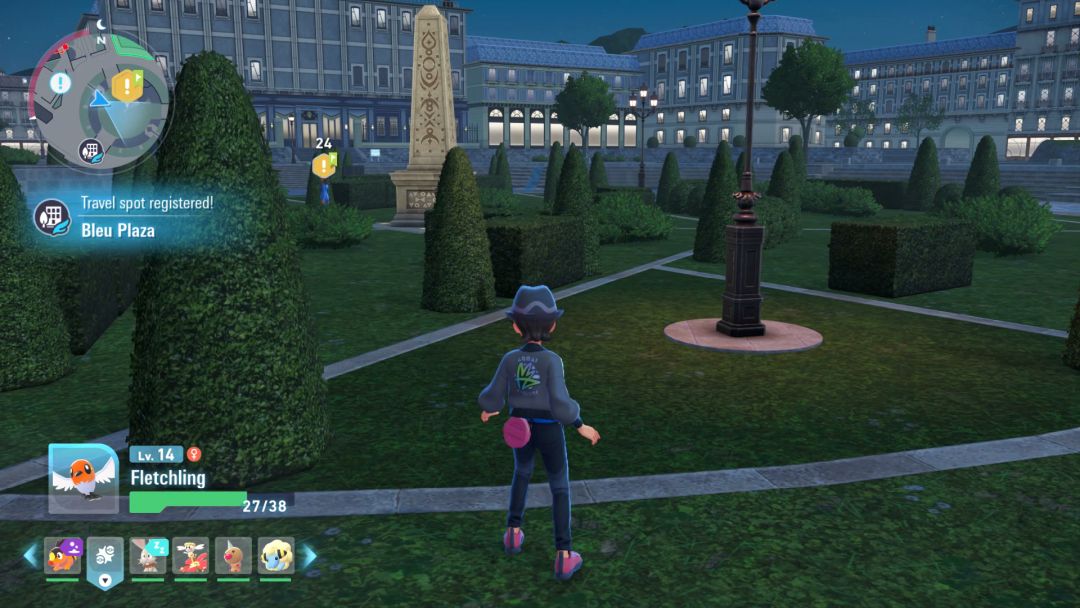The width and height of the screenshot is (1080, 608).
Task: Switch to Mareep in the party bar
Action: tap(276, 556)
